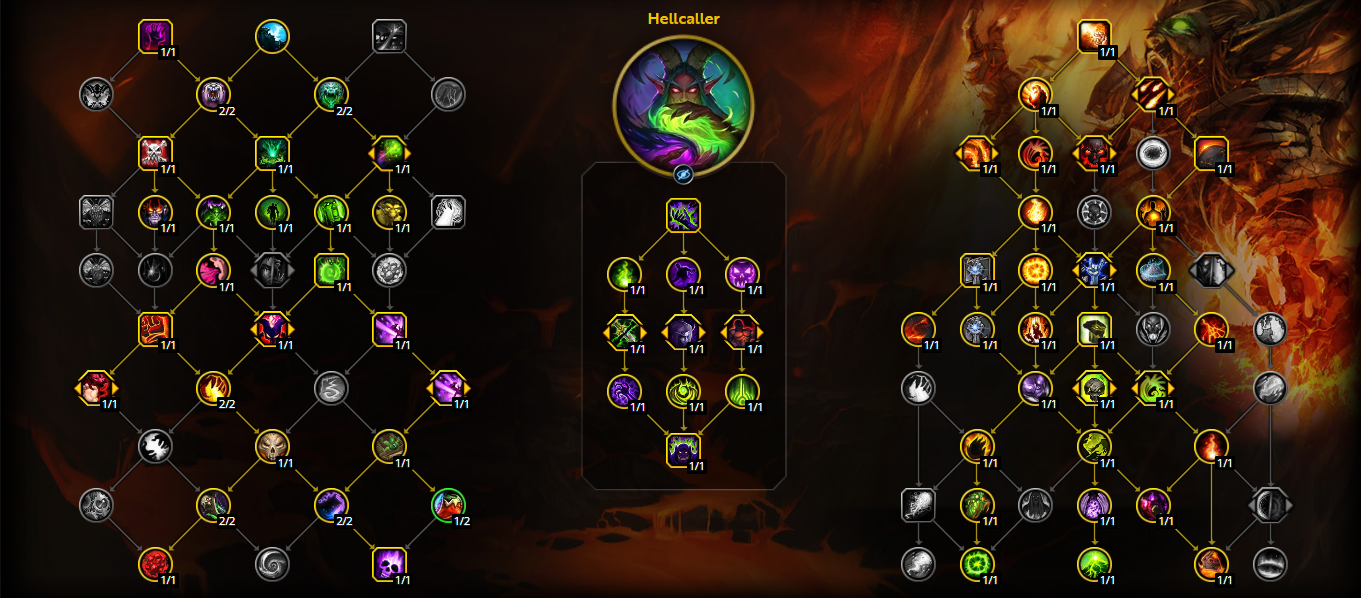1361x598 pixels.
Task: Choose the unlearned grey demon face talent
Action: tap(1153, 328)
